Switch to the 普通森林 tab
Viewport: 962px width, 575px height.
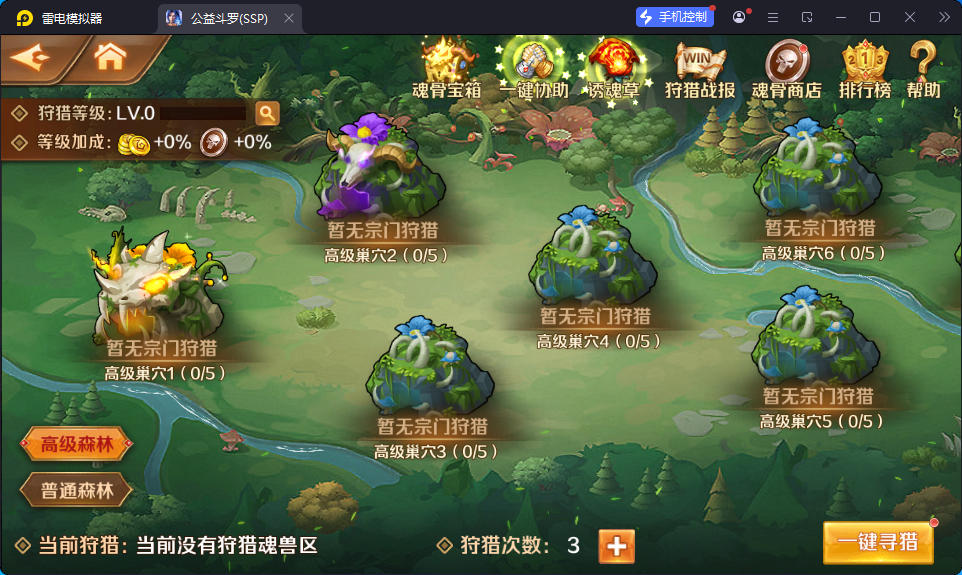76,491
